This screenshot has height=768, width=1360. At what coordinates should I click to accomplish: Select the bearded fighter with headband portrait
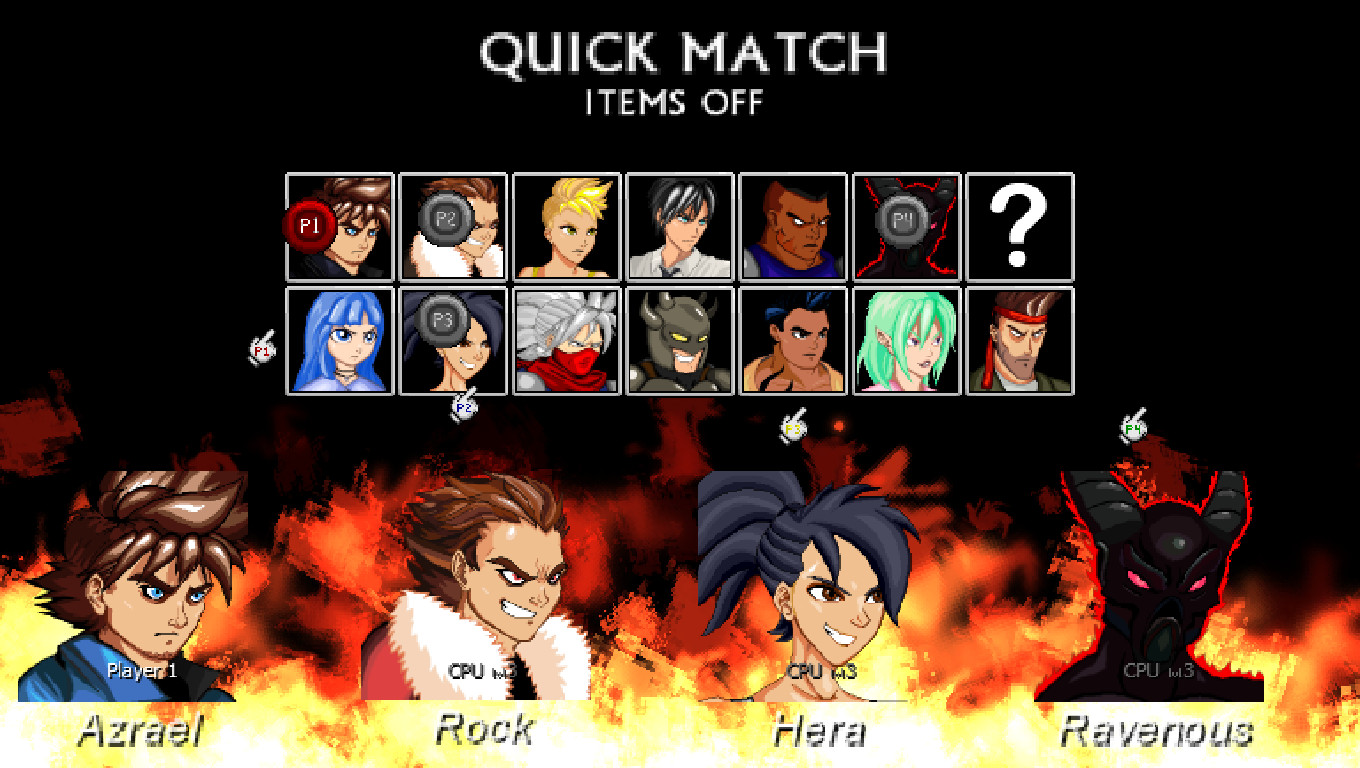[1019, 343]
